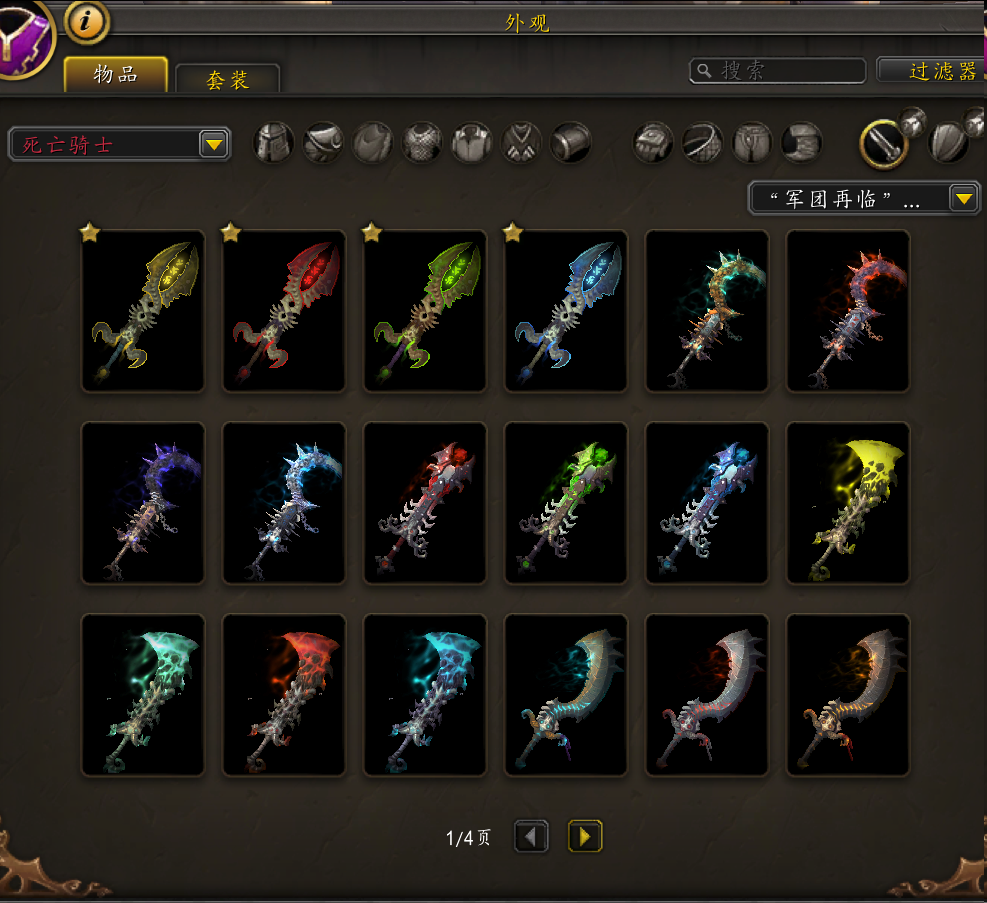Screen dimensions: 987x903
Task: Select the yellow-glowing starred sword appearance
Action: 143,311
